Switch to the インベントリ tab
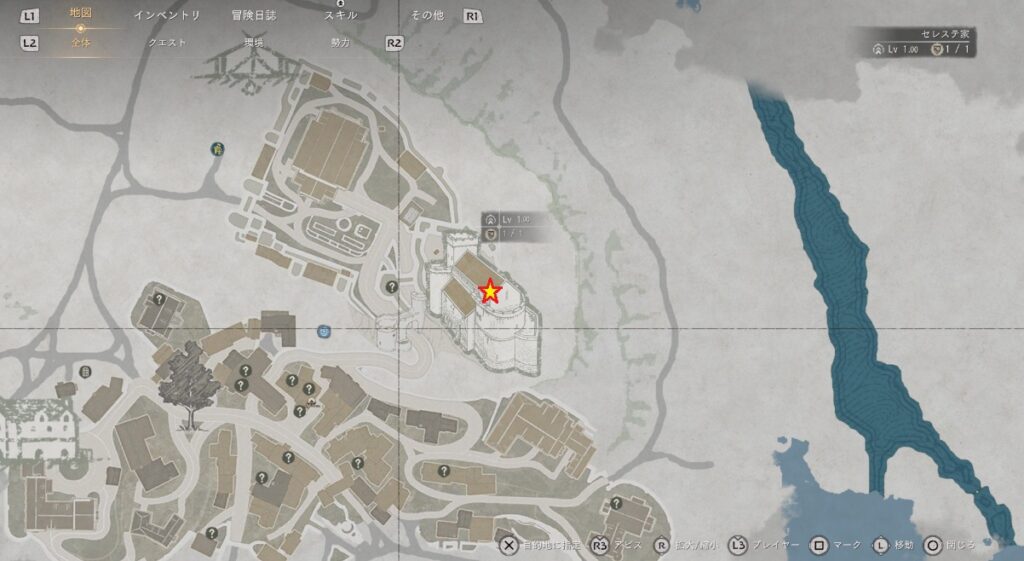The width and height of the screenshot is (1024, 561). [x=167, y=16]
